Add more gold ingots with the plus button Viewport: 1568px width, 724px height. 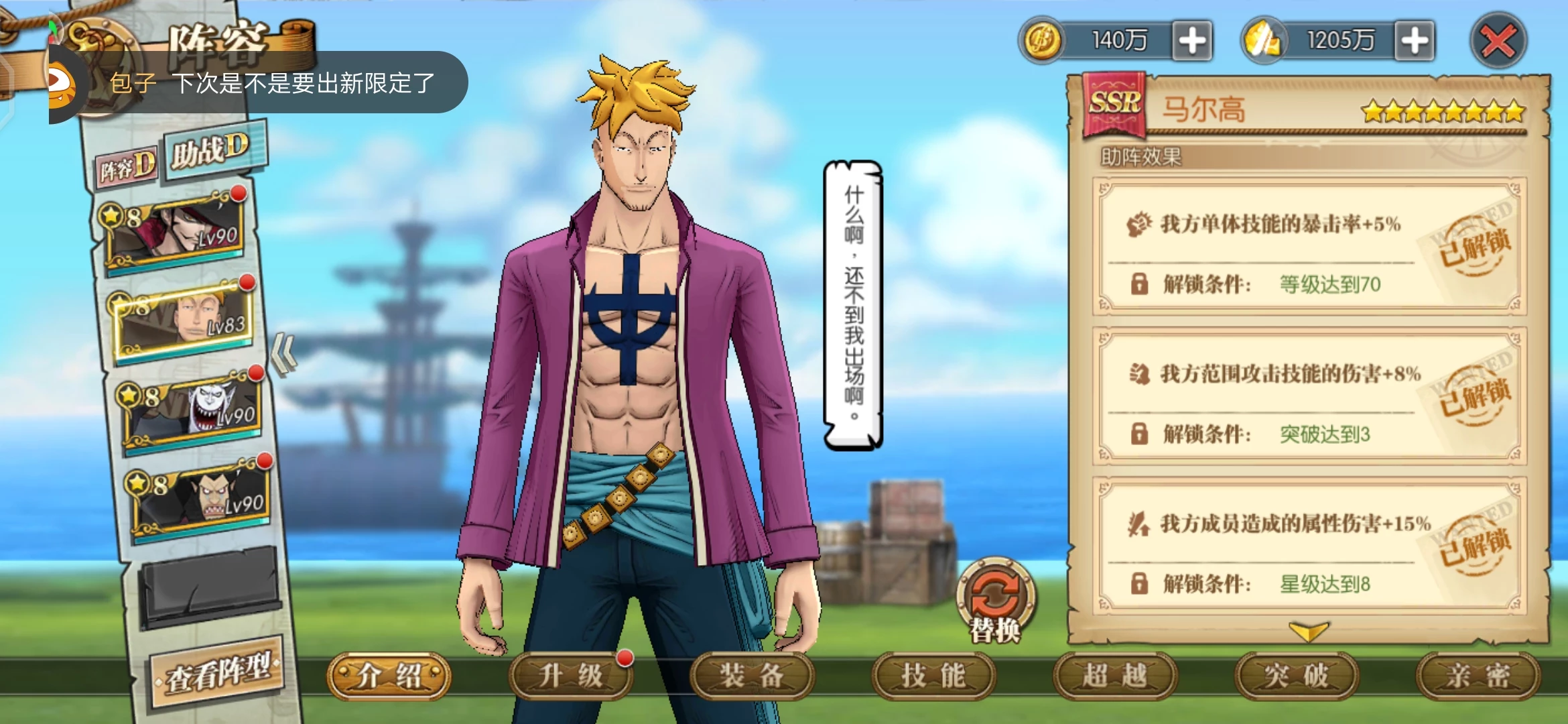1414,41
